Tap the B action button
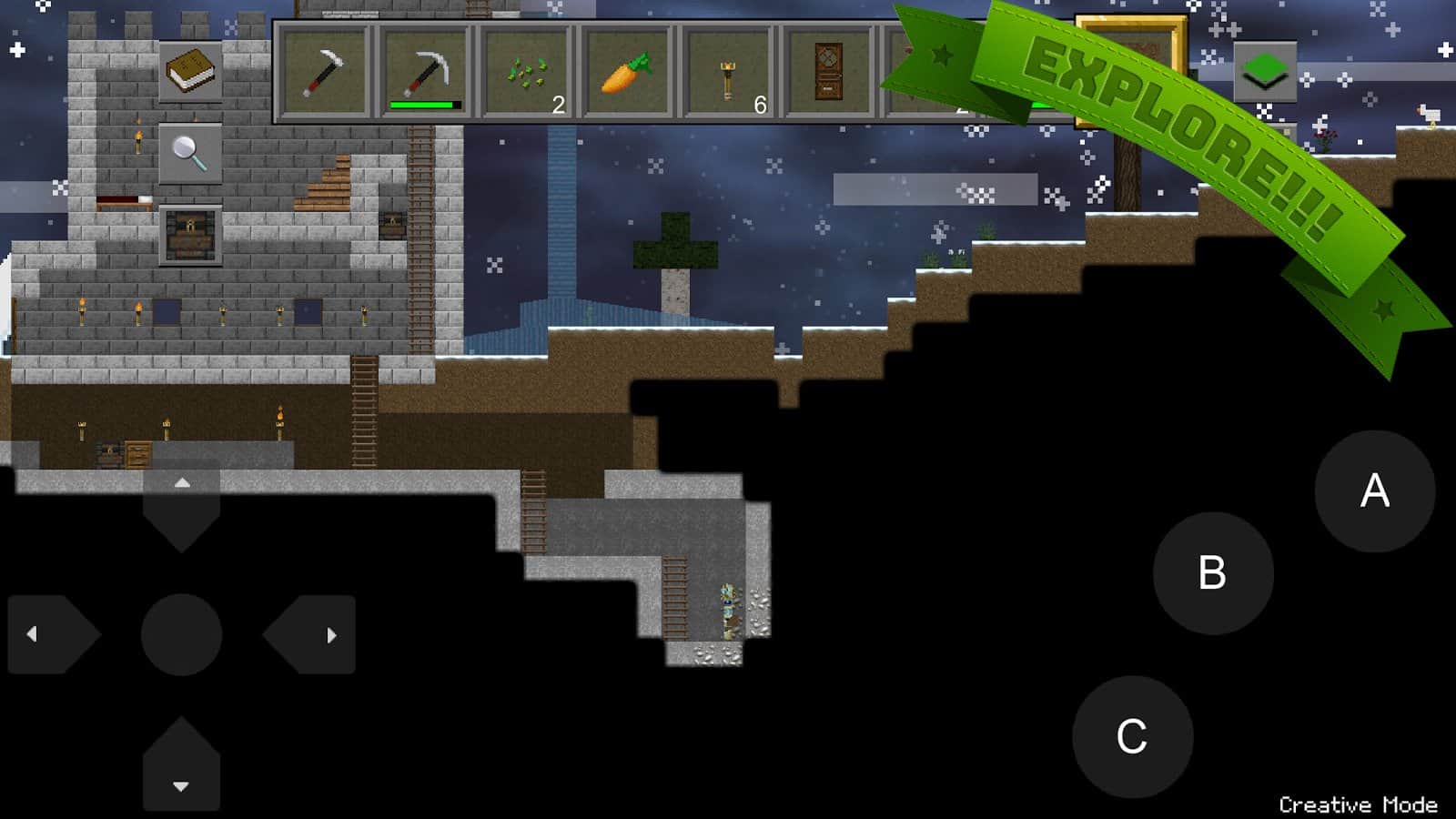 1212,573
